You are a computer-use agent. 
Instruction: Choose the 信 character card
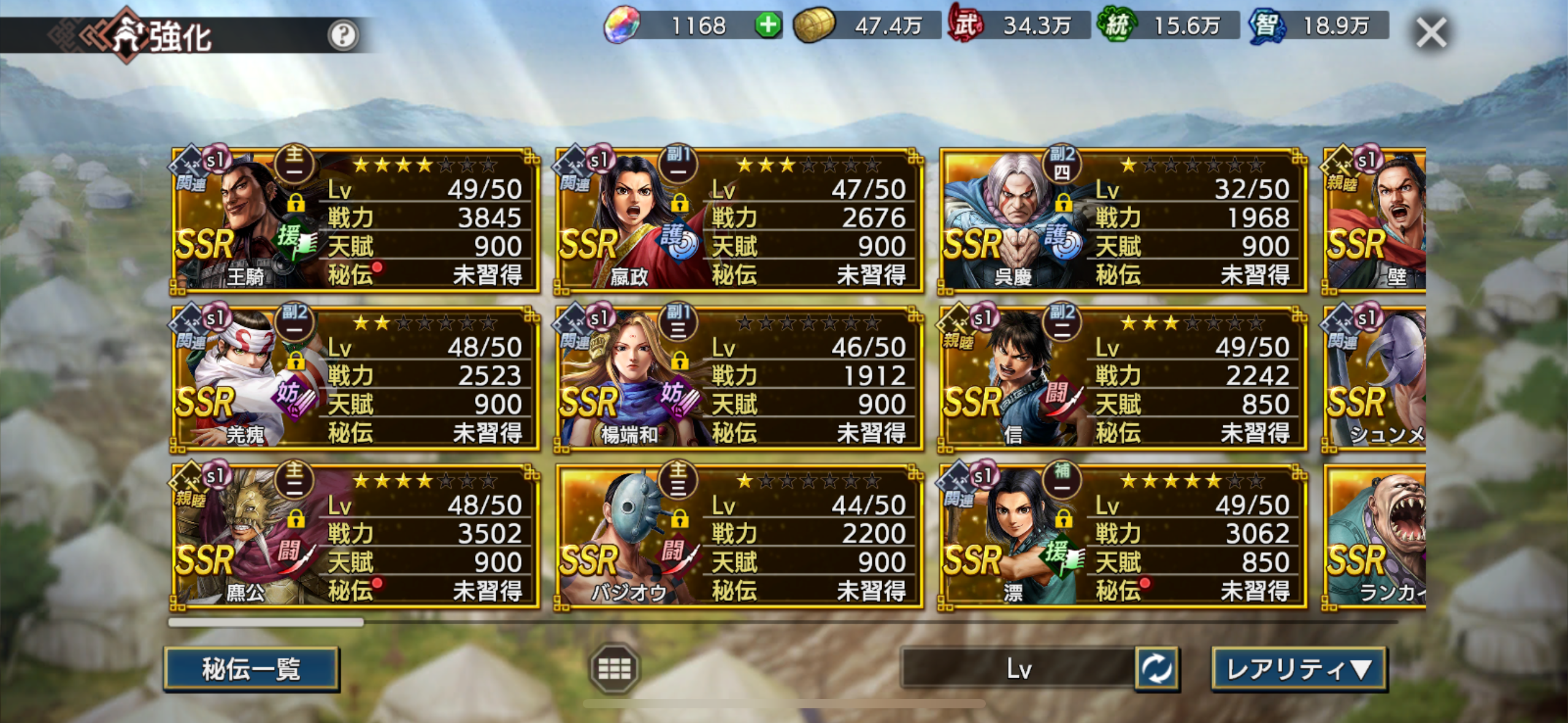pyautogui.click(x=1123, y=378)
